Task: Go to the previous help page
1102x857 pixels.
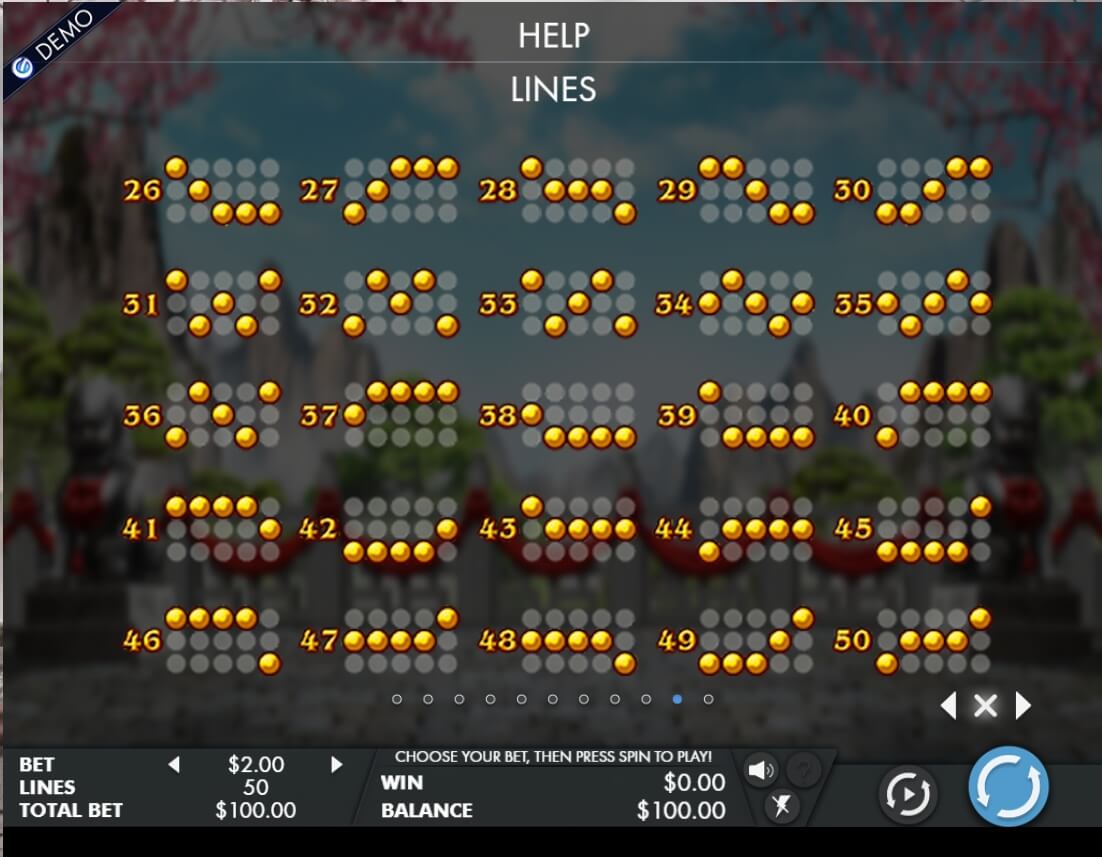Action: point(948,707)
